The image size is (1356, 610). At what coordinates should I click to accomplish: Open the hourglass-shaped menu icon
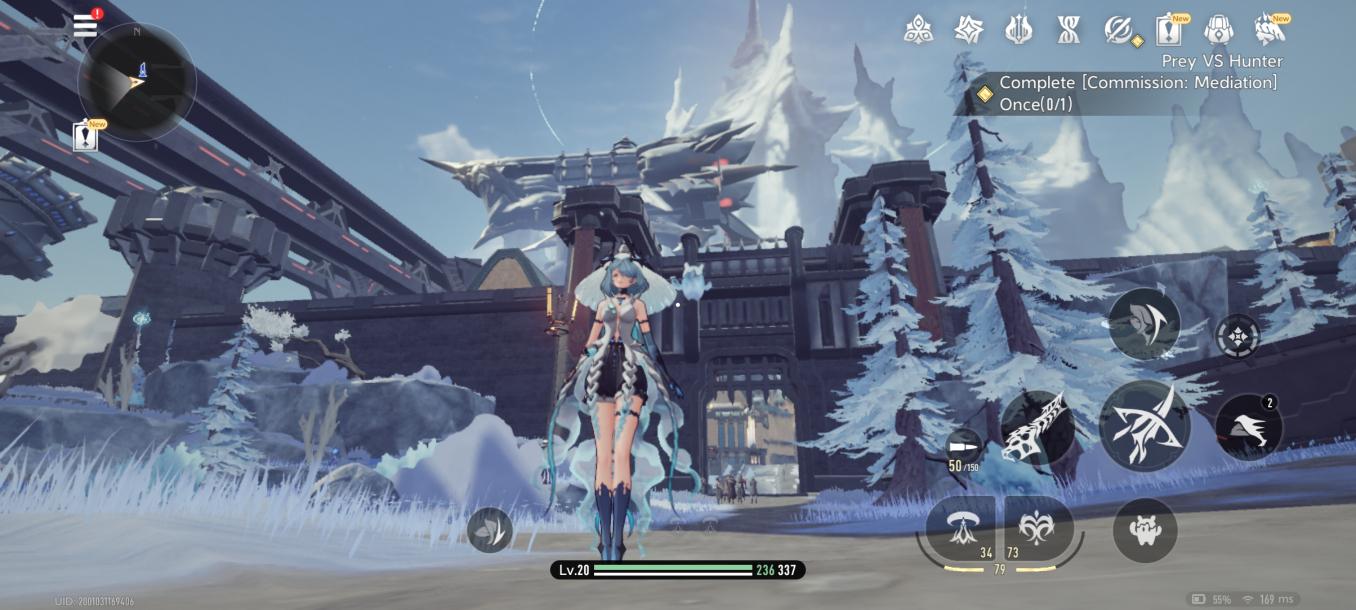1068,30
